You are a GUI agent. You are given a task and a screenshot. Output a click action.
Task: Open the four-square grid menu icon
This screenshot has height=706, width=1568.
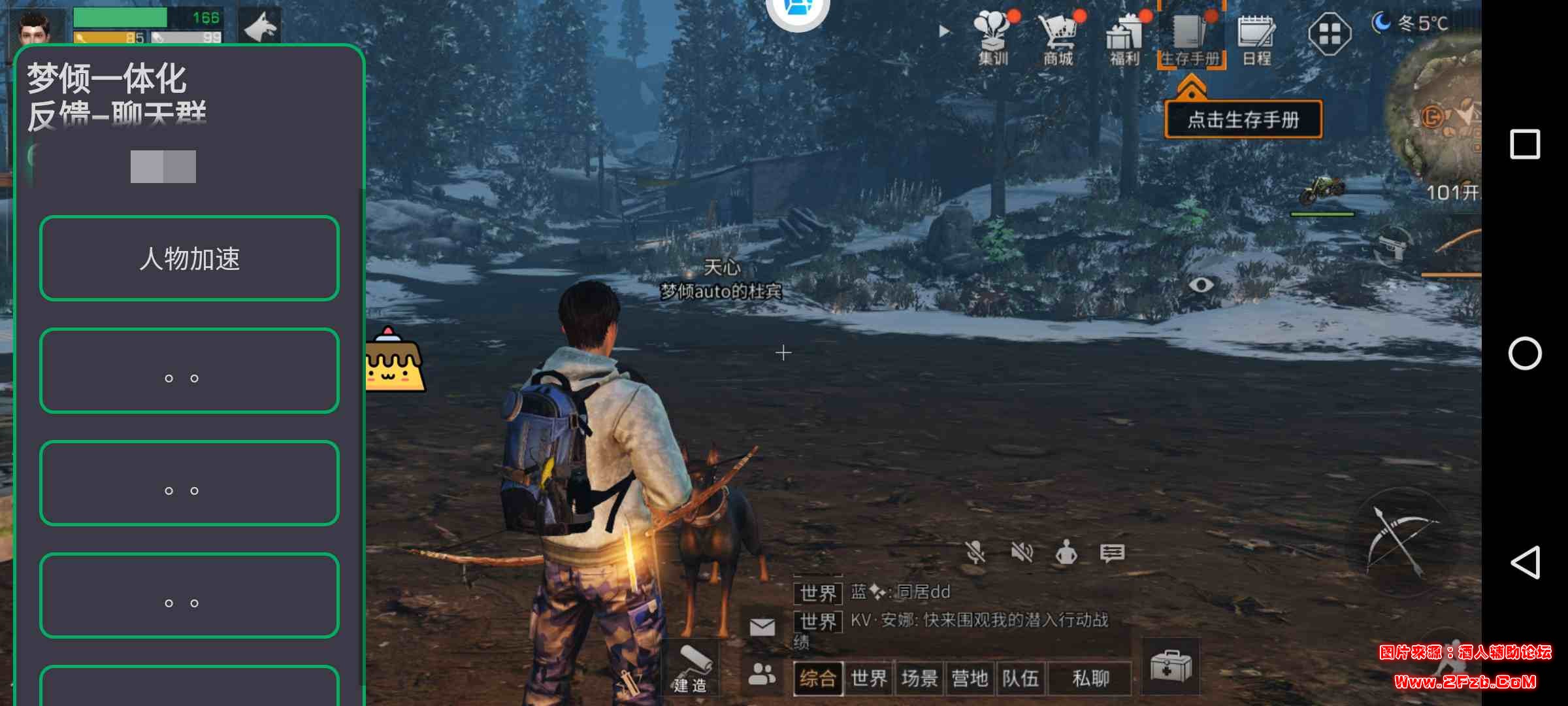(x=1330, y=34)
